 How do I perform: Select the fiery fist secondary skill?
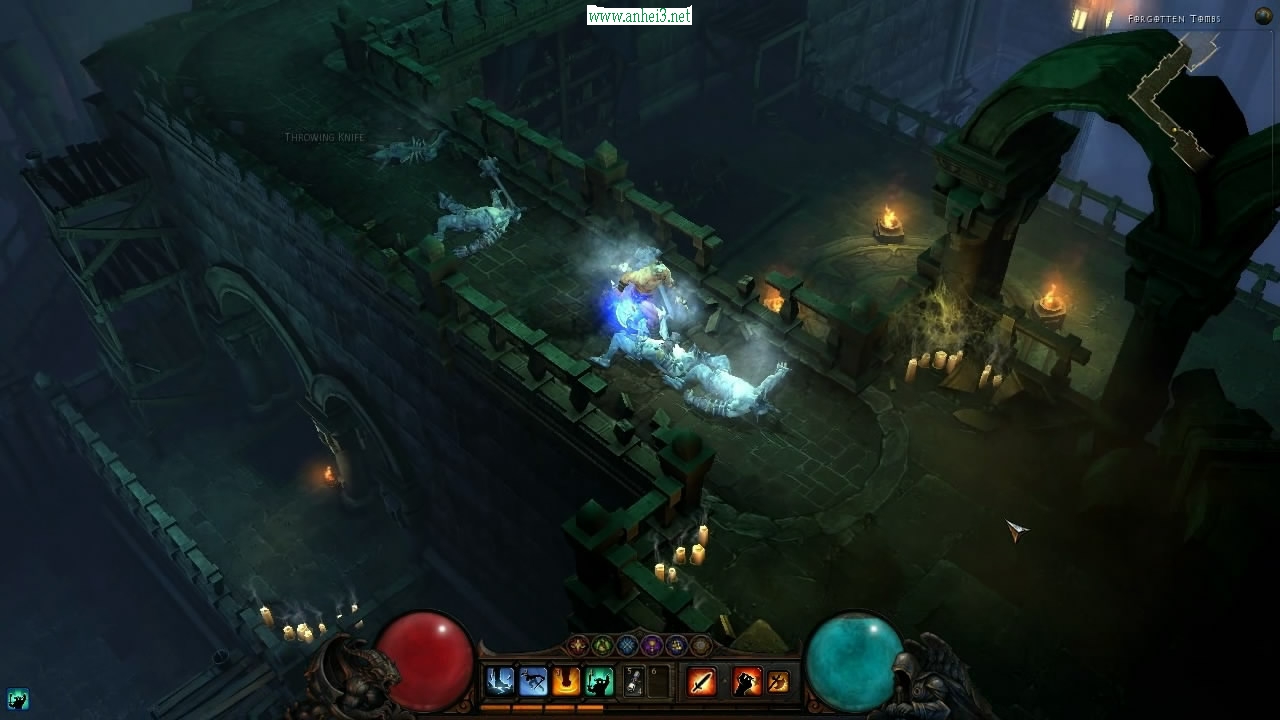[747, 682]
